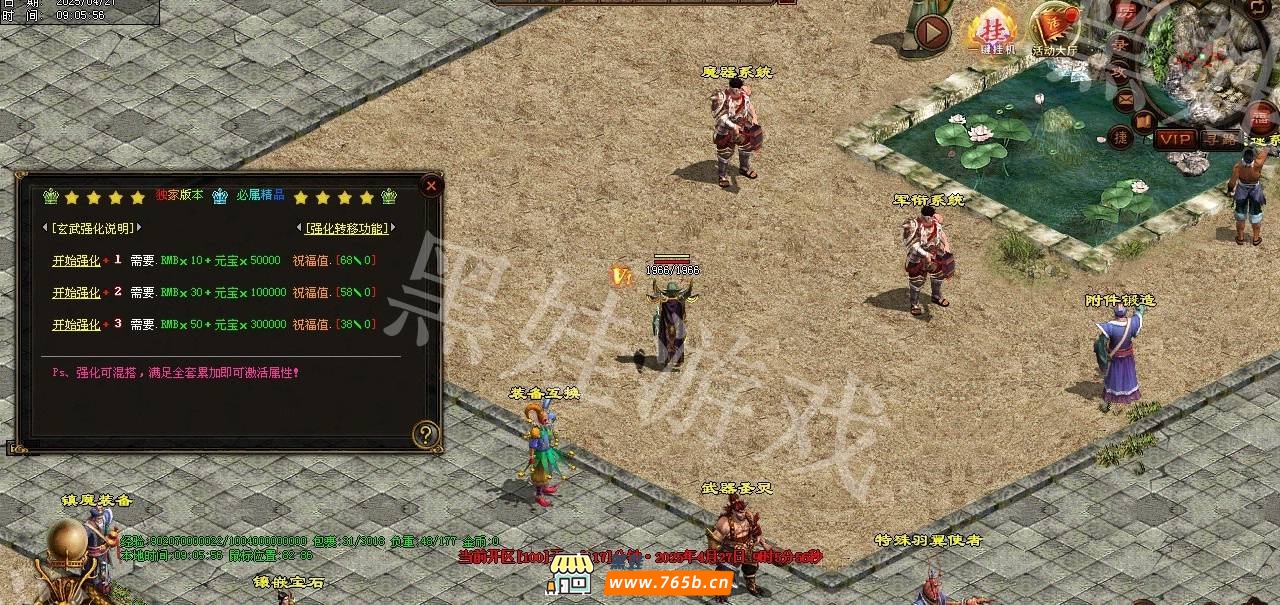Start the +3 enhancement (开始强化)

76,325
